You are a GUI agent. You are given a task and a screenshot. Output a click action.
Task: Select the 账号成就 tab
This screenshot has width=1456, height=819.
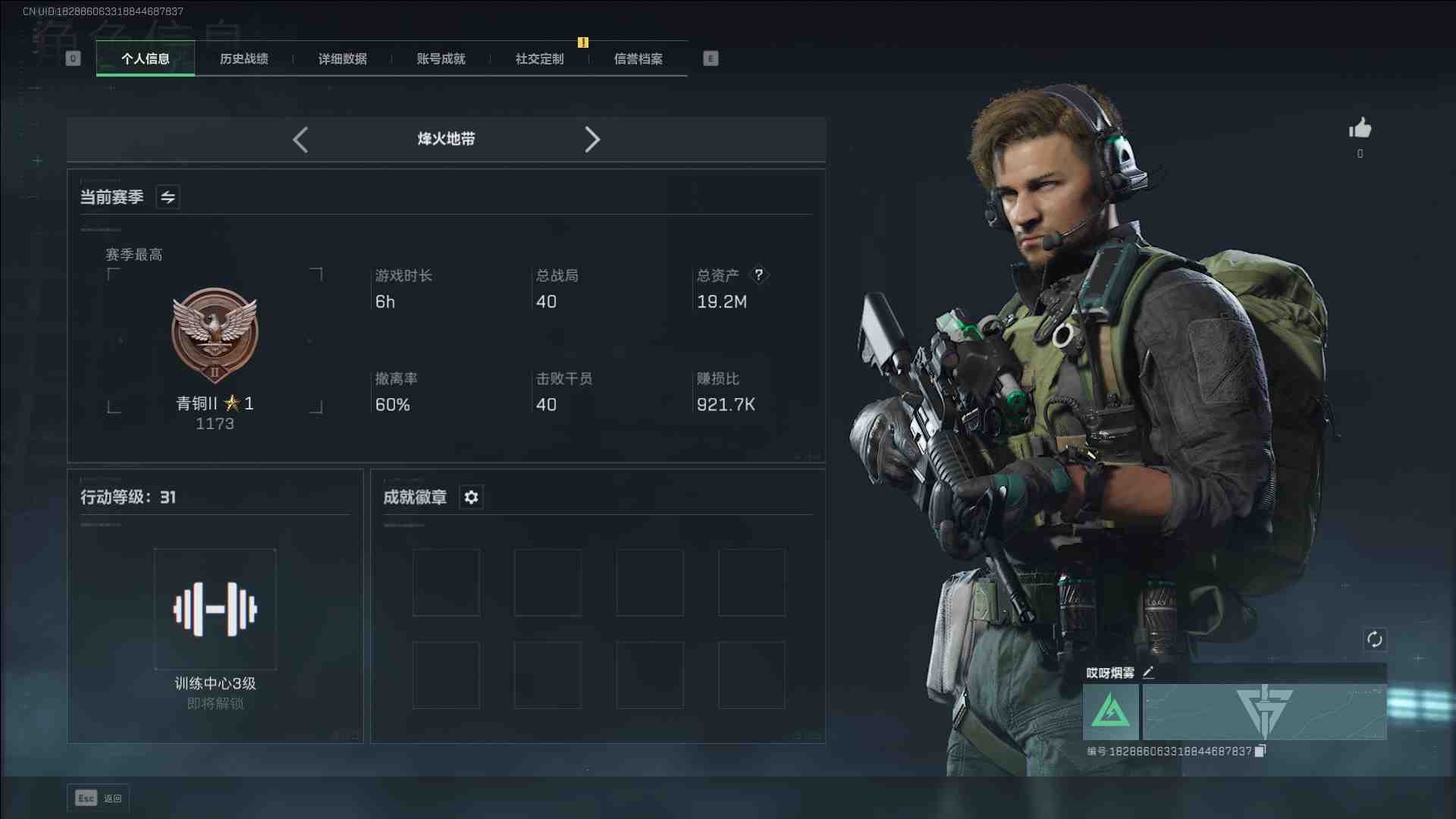[441, 59]
